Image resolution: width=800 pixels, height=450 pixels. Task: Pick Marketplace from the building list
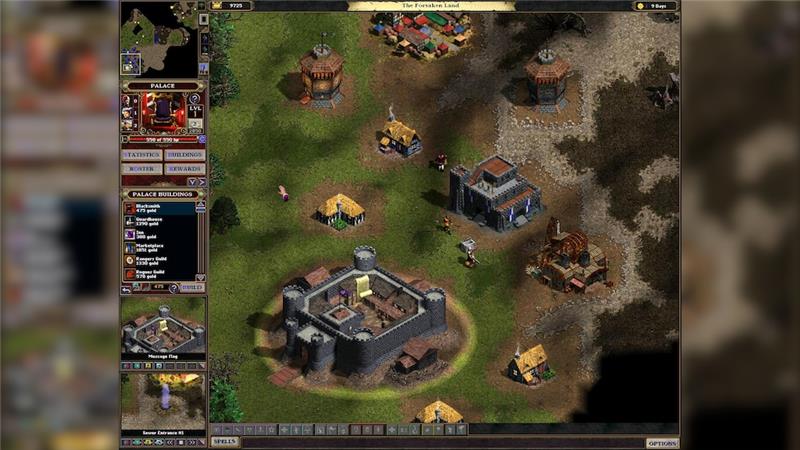pos(160,247)
